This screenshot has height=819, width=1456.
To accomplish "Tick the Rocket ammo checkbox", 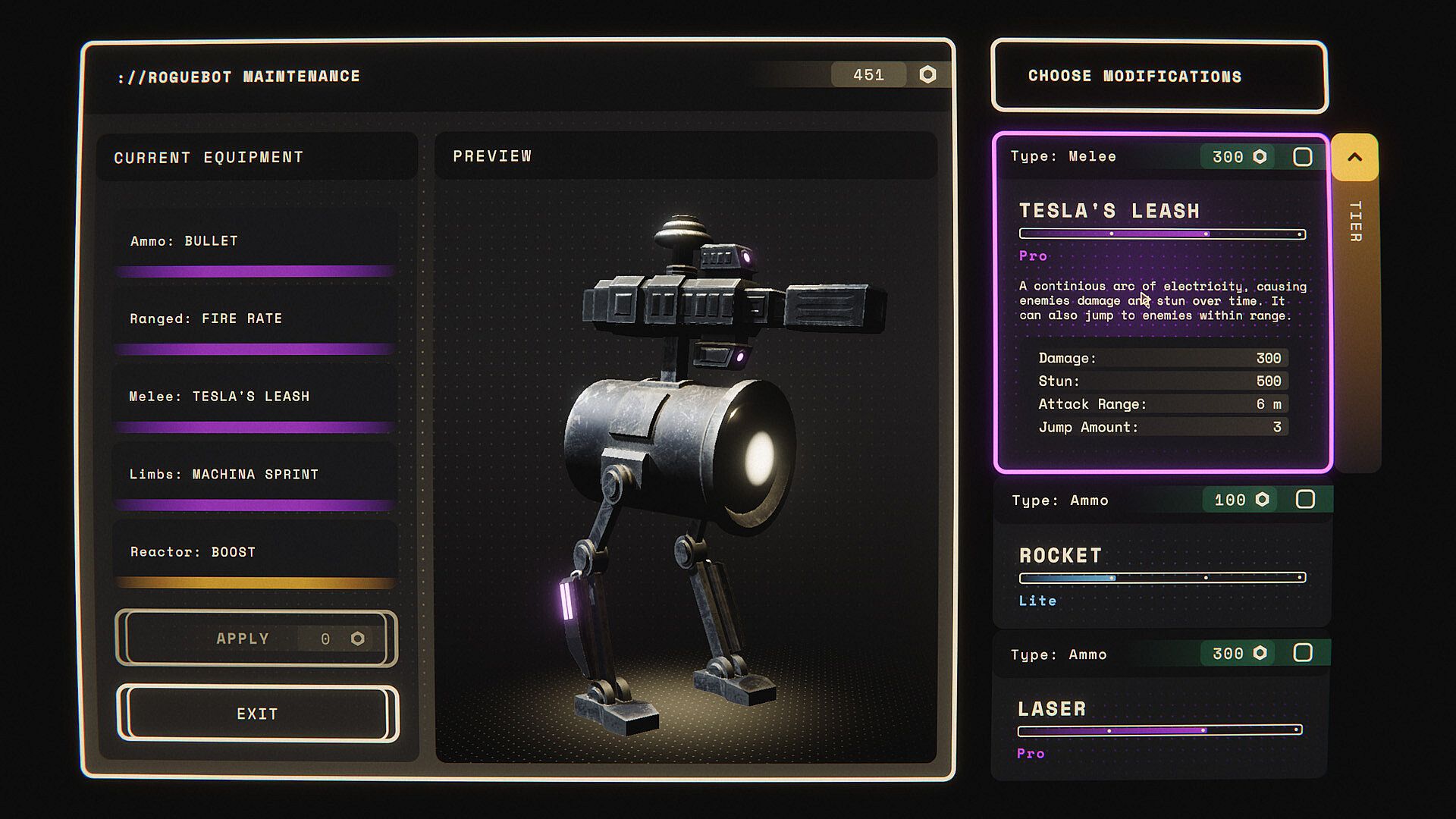I will tap(1304, 500).
